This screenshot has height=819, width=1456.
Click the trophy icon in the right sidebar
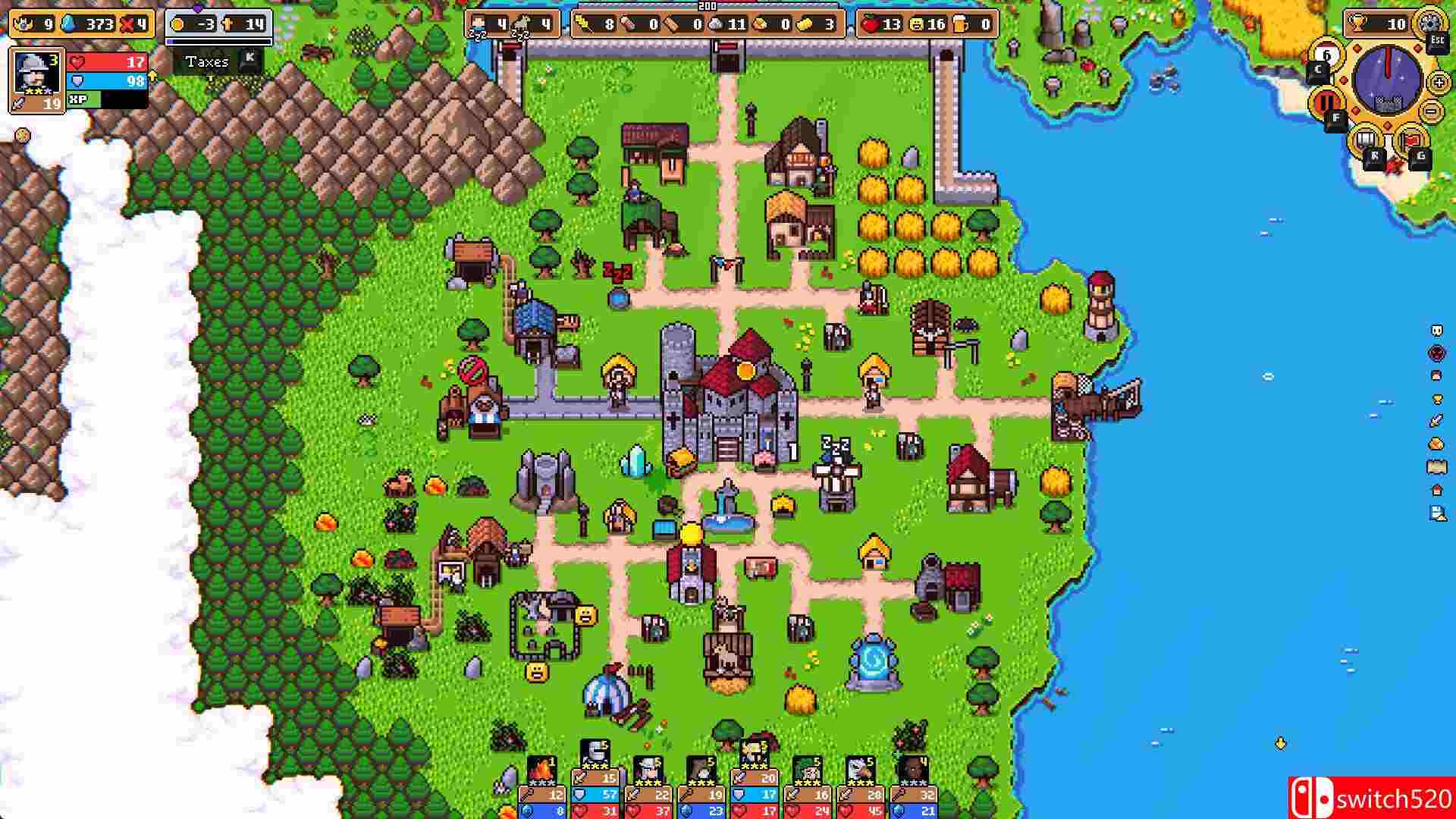point(1436,399)
